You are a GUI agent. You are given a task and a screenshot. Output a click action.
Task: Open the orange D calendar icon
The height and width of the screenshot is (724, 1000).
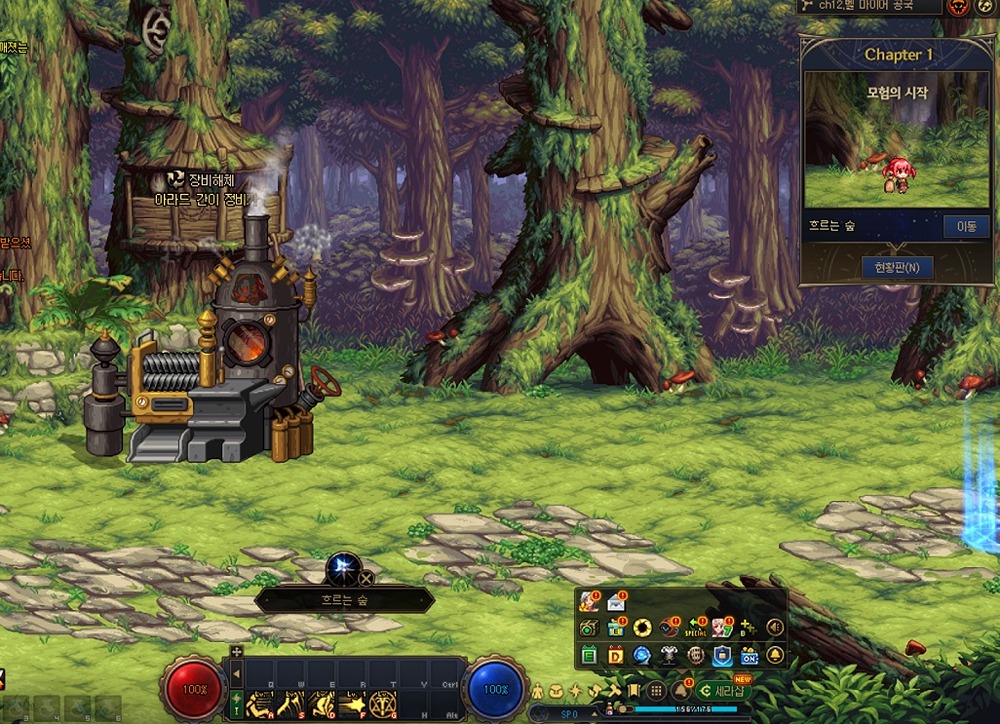[616, 656]
